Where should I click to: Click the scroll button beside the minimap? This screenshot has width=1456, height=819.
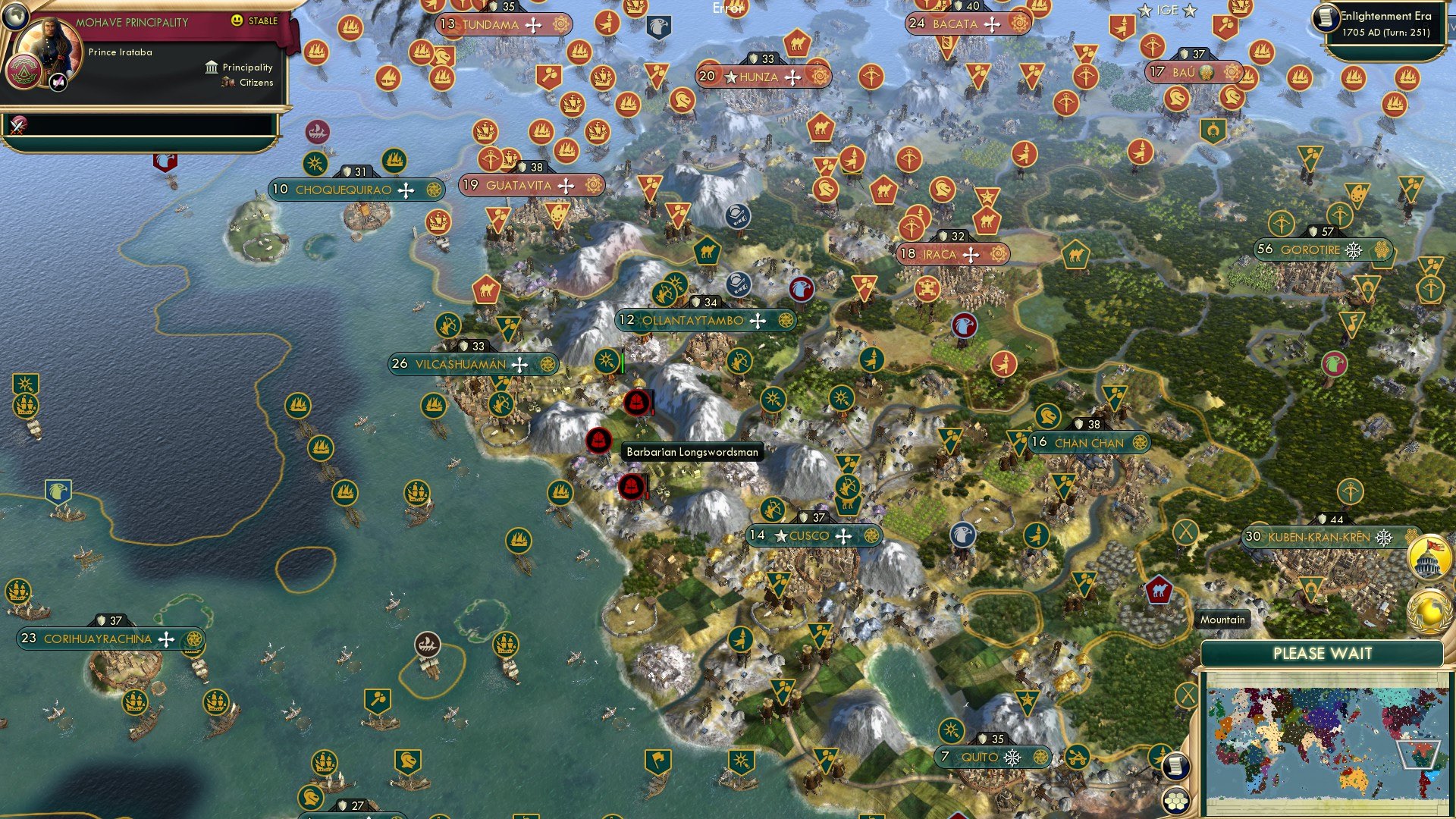tap(1175, 766)
